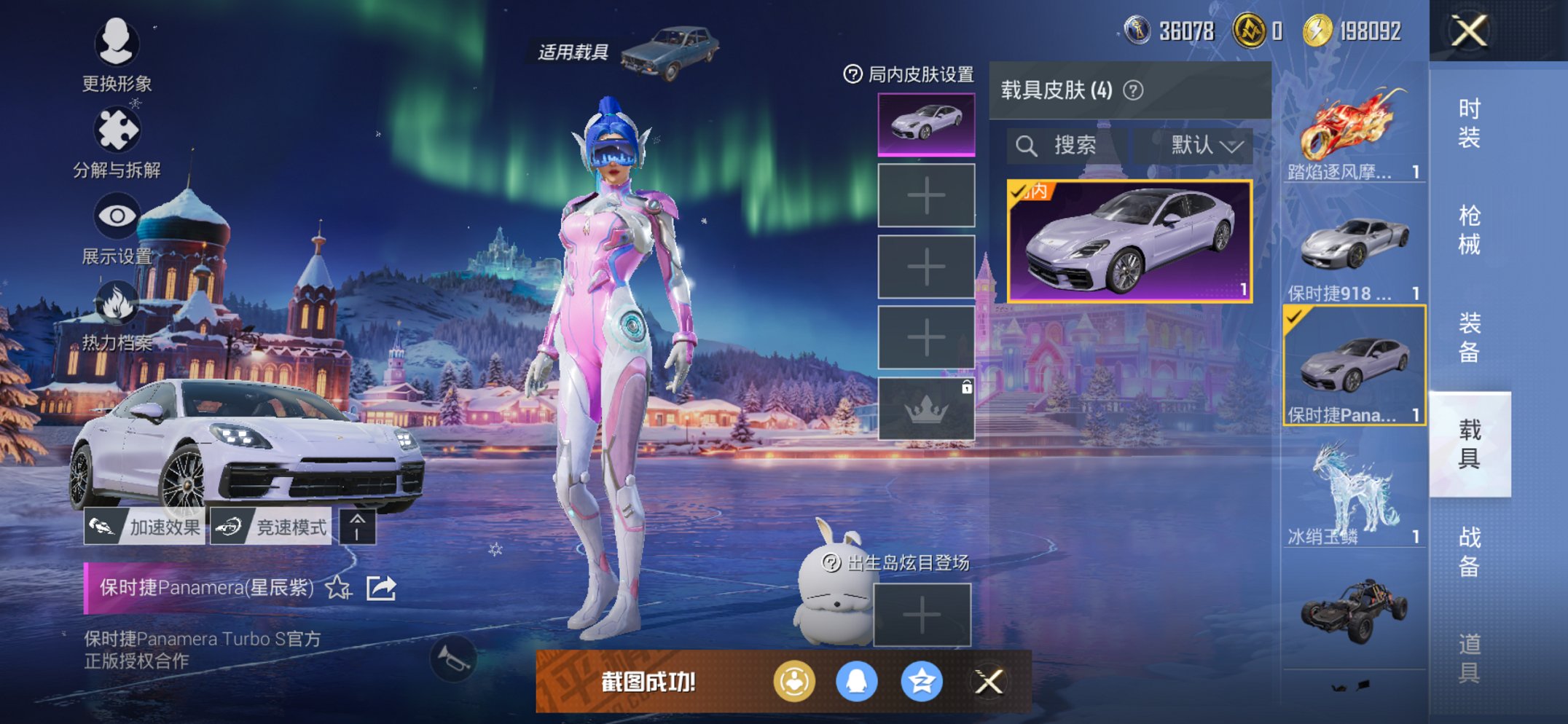Click the 局内皮肤设置 help icon

(x=852, y=74)
